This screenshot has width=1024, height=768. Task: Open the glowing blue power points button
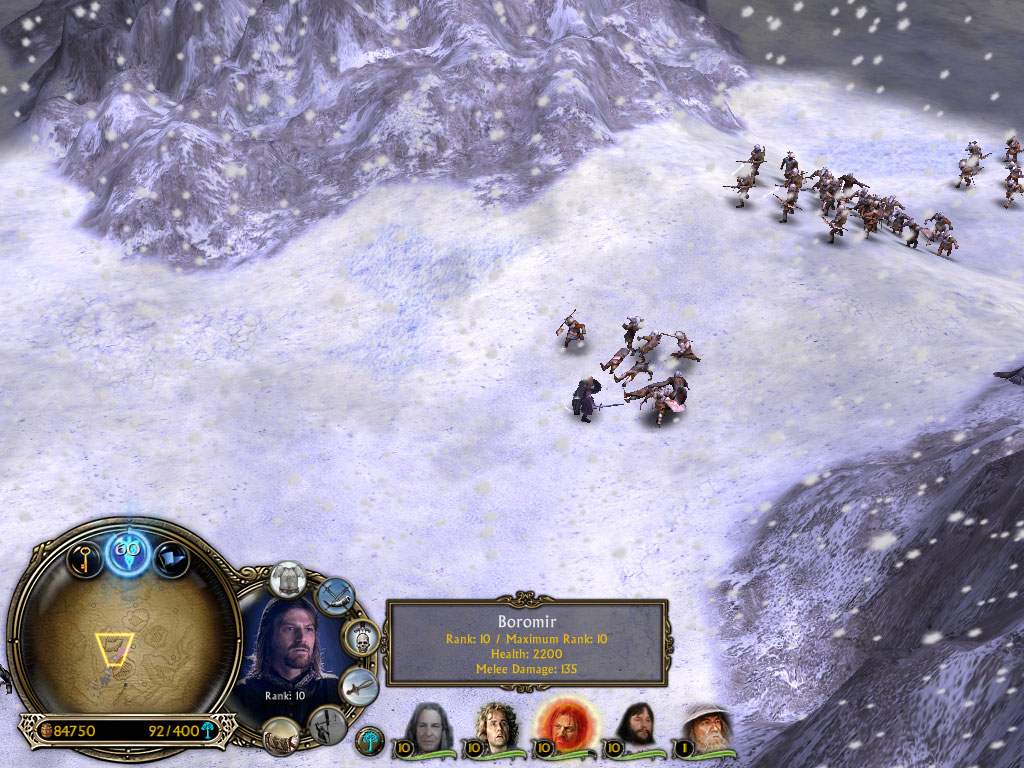[x=128, y=551]
